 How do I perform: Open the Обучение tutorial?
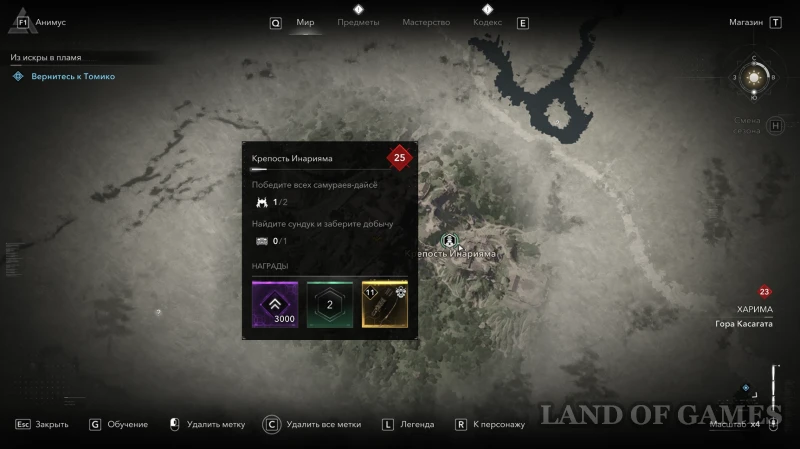(127, 424)
